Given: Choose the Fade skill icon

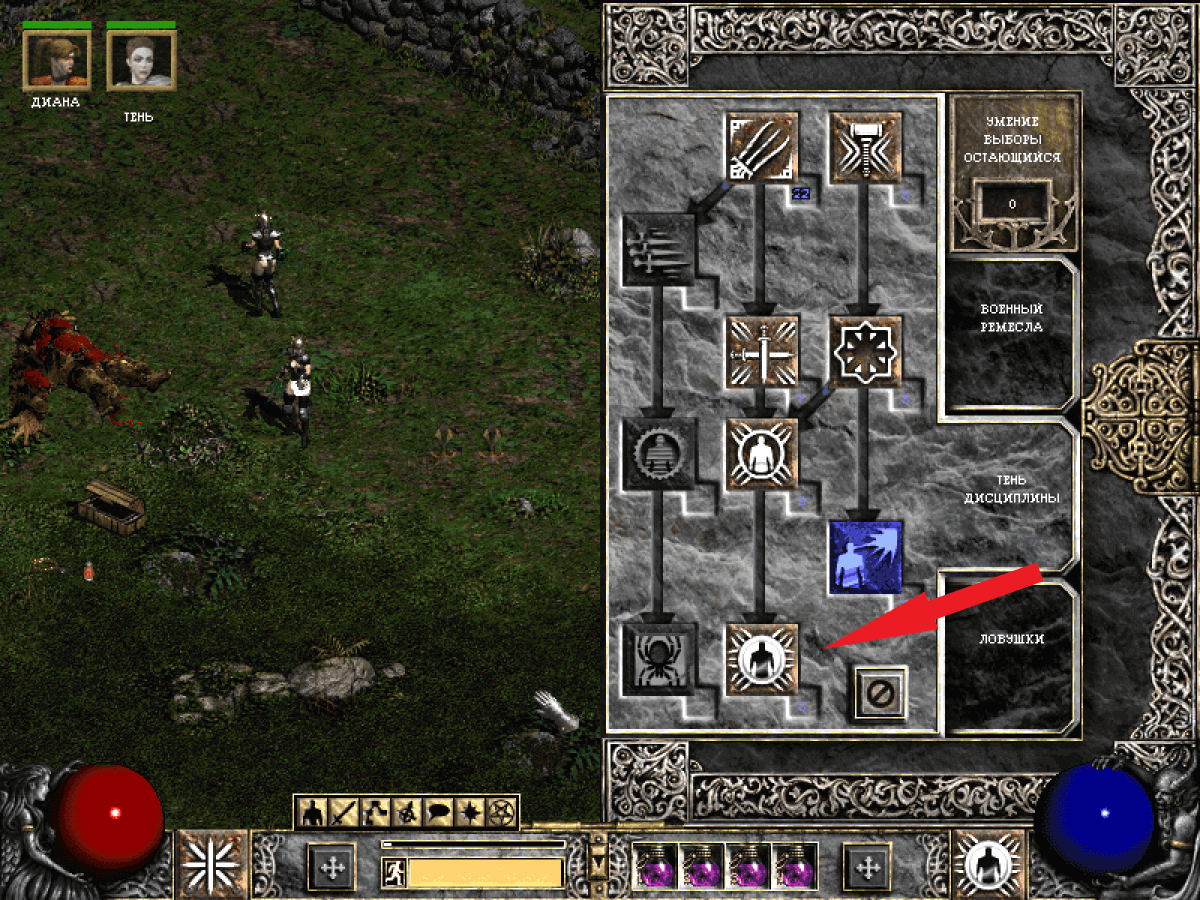Looking at the screenshot, I should 658,454.
